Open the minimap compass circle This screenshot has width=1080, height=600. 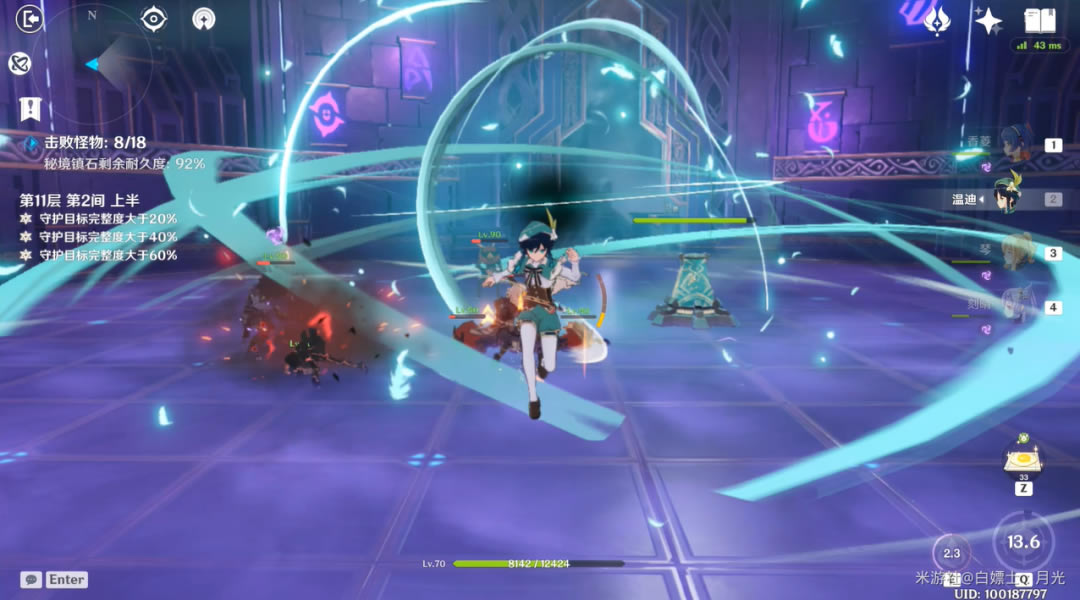pos(93,64)
